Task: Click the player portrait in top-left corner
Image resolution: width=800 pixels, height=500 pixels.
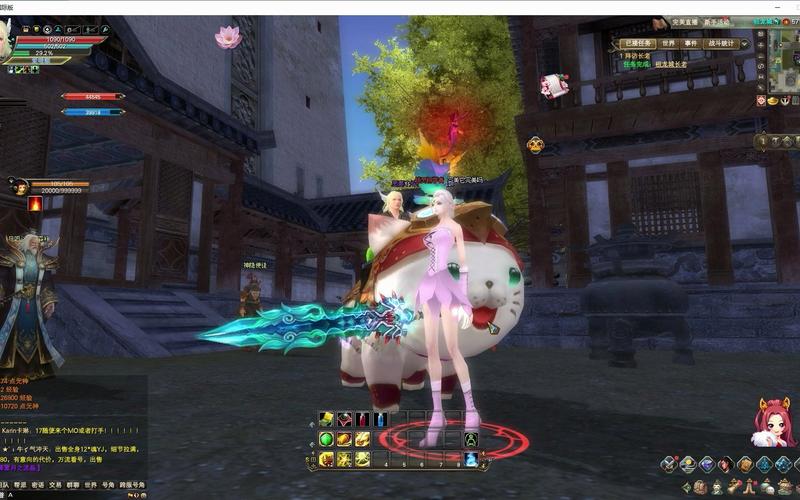Action: tap(5, 40)
